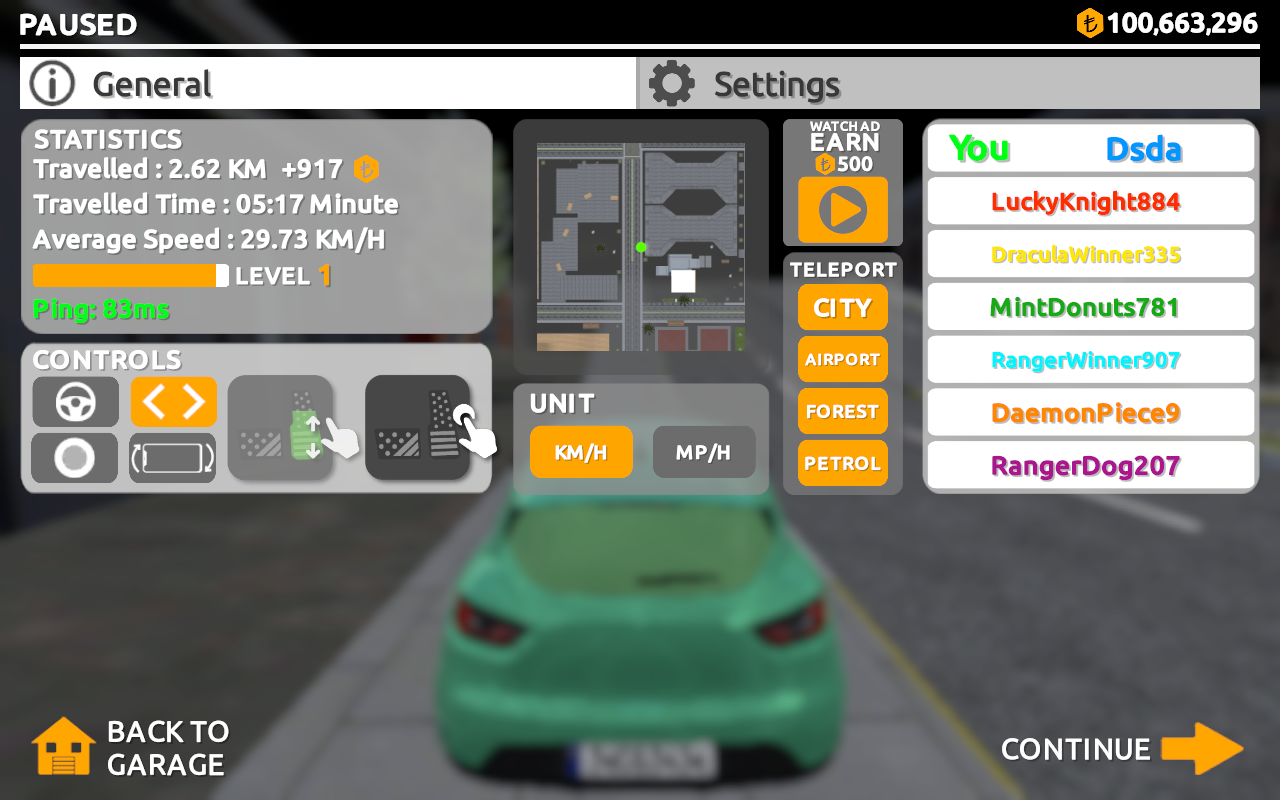
Task: Switch to the Settings tab
Action: [x=947, y=84]
